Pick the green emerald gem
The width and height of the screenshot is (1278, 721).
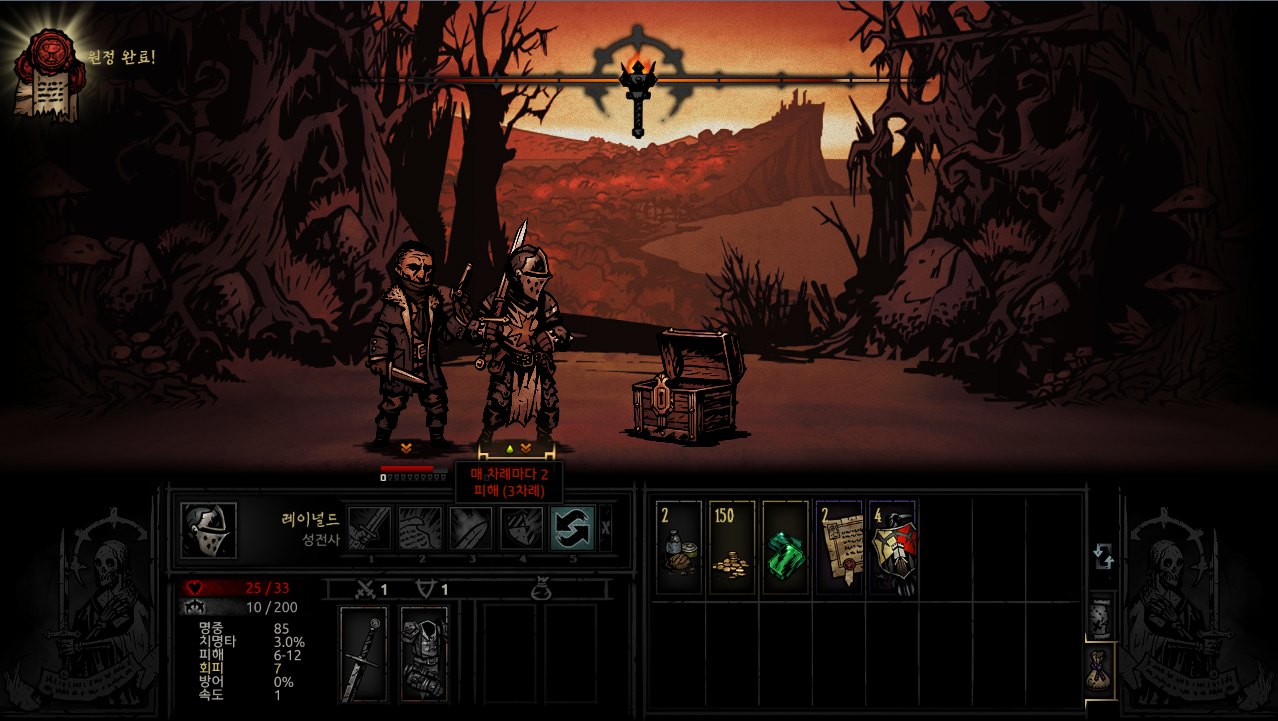point(785,548)
